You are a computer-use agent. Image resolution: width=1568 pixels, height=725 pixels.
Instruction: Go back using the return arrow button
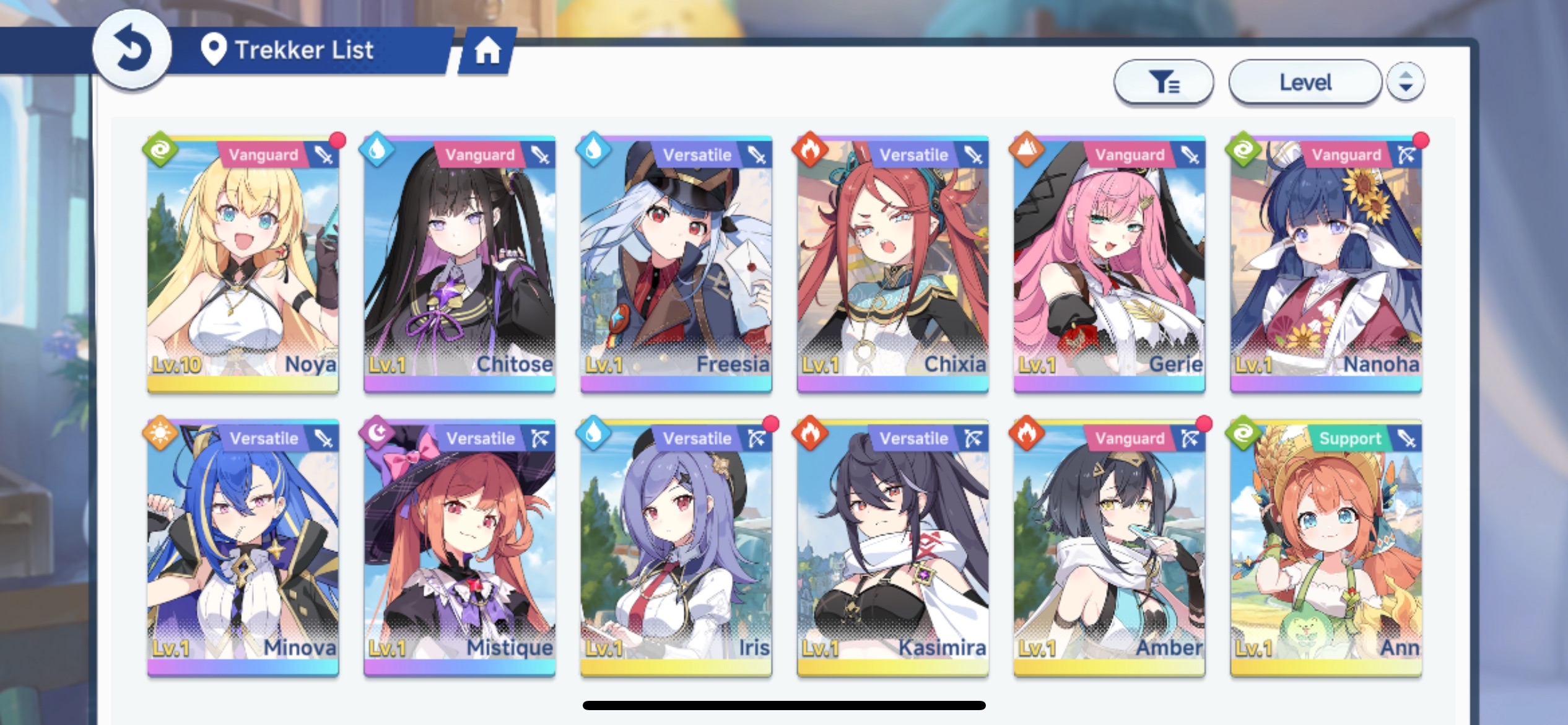pos(131,50)
